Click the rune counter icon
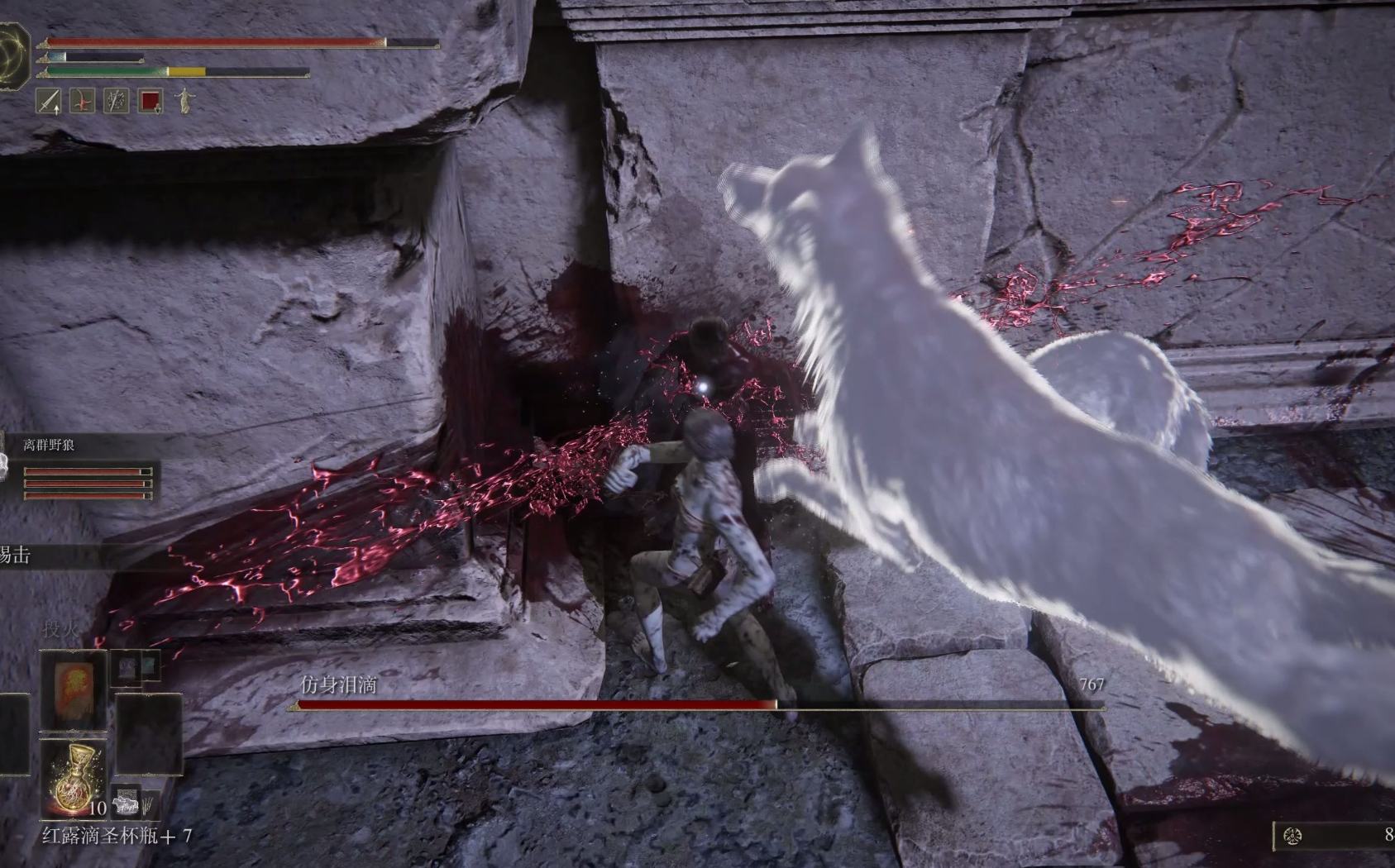The image size is (1395, 868). point(1292,836)
